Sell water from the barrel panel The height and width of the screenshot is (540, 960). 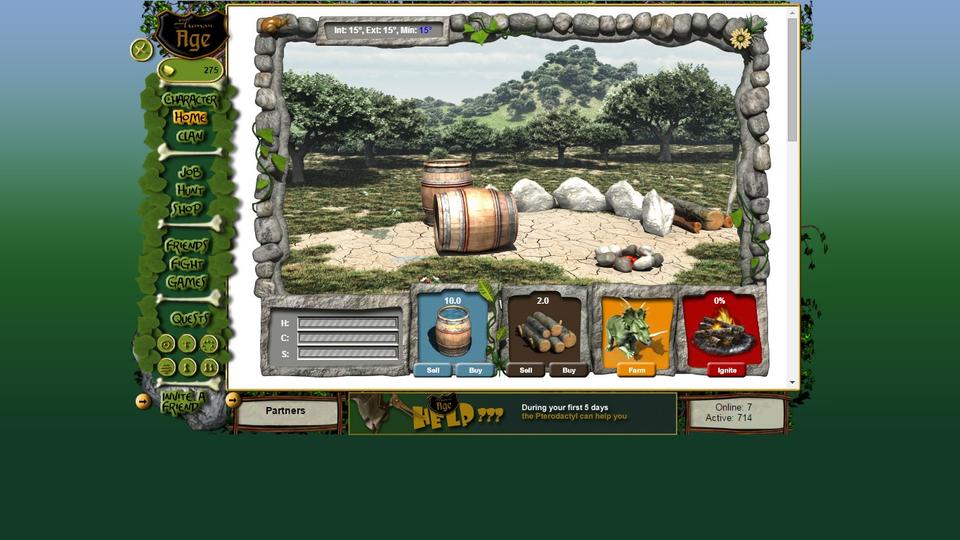433,370
